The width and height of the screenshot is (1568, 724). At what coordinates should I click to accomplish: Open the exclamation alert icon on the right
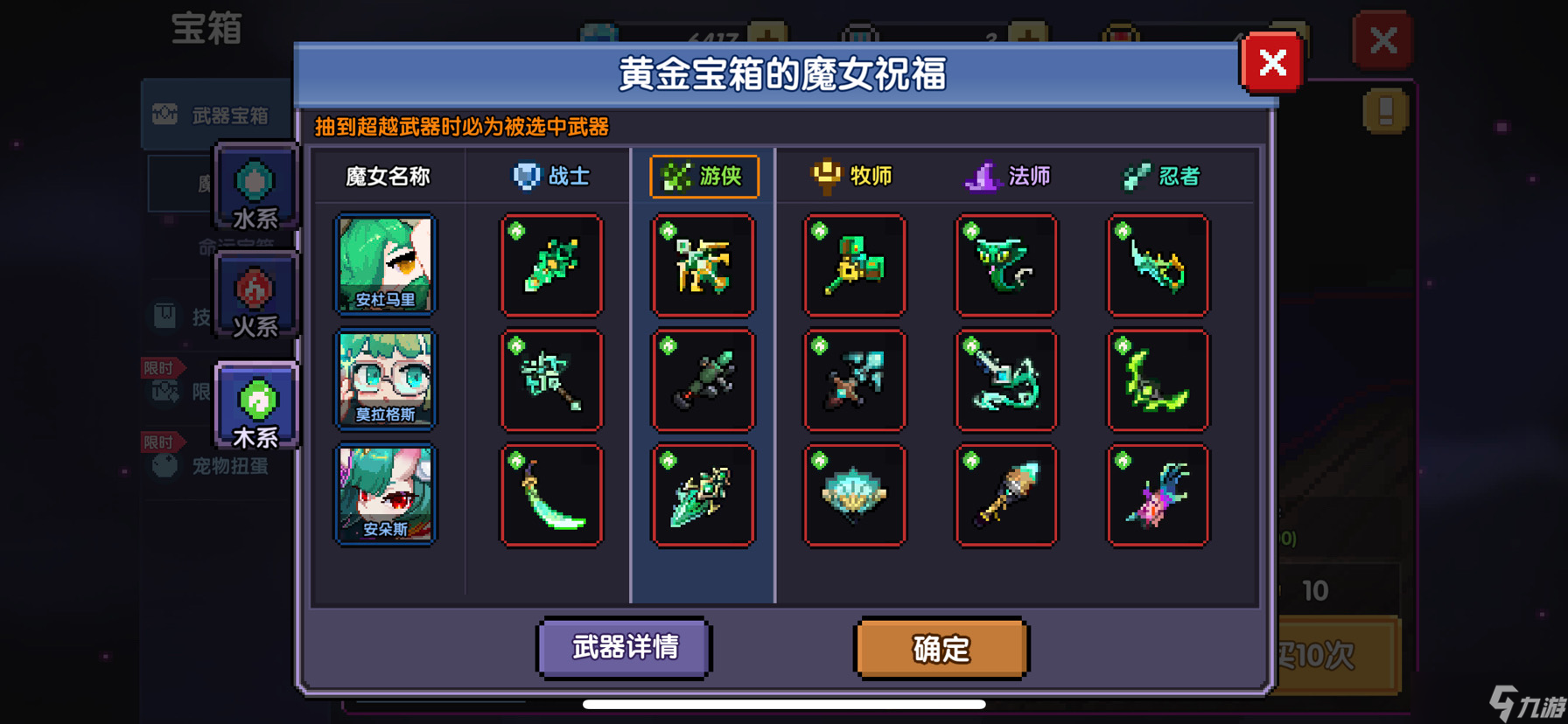pyautogui.click(x=1385, y=112)
